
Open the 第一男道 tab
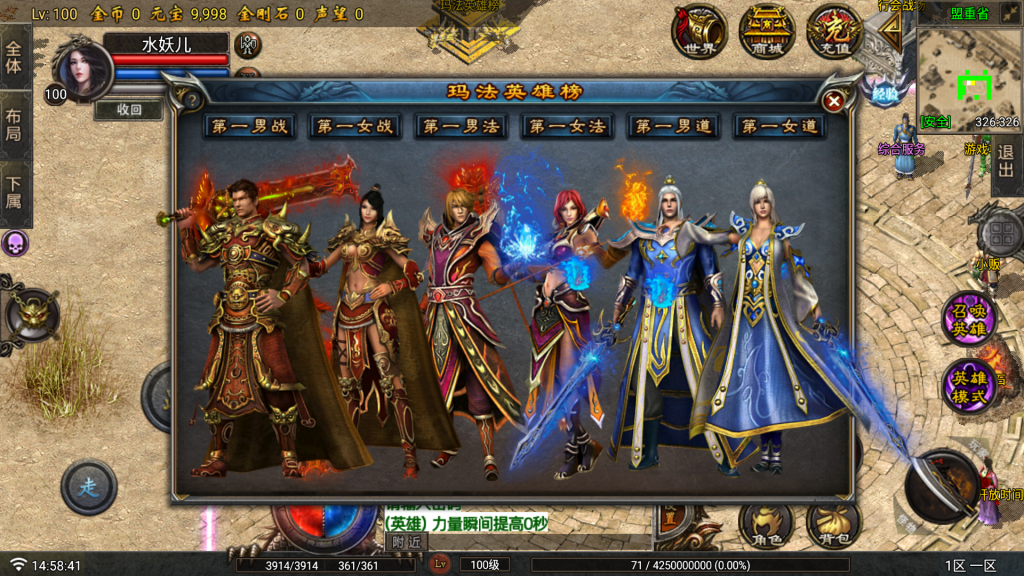(x=673, y=127)
